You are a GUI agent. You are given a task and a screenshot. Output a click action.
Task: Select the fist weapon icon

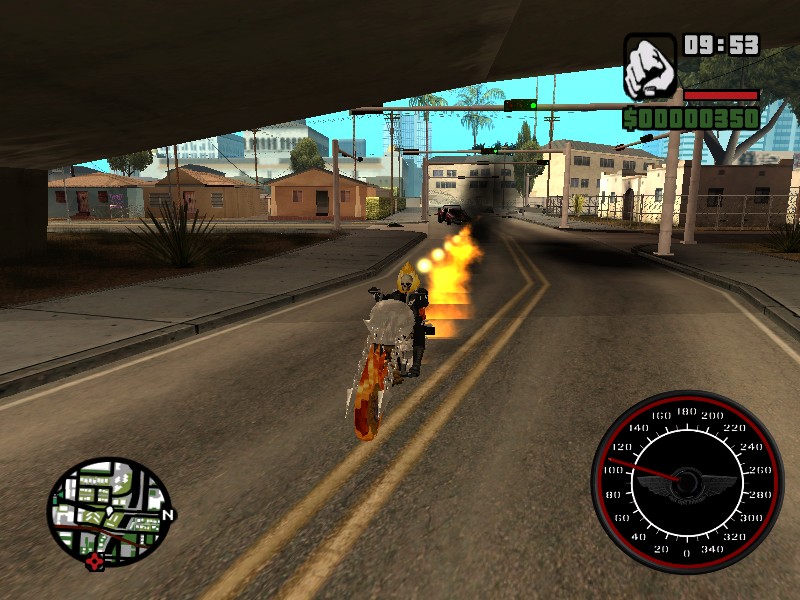click(x=650, y=66)
